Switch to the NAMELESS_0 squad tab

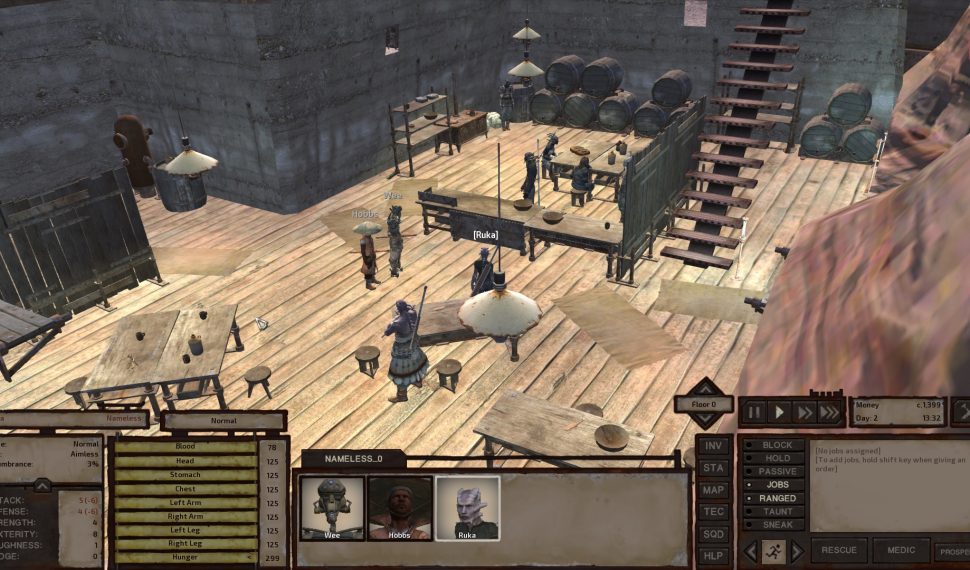coord(353,459)
